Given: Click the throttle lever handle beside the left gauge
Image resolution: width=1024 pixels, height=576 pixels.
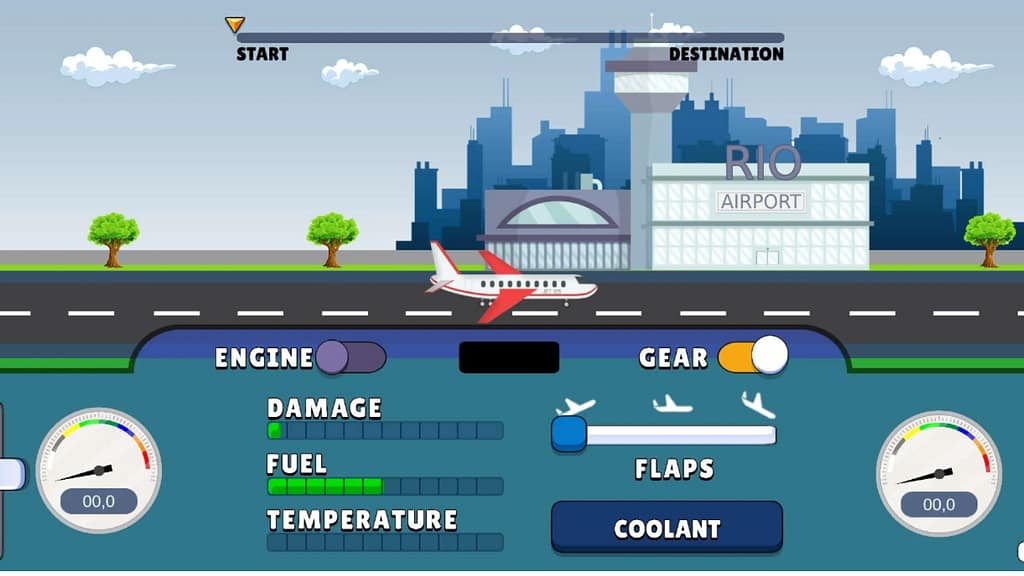Looking at the screenshot, I should [10, 473].
